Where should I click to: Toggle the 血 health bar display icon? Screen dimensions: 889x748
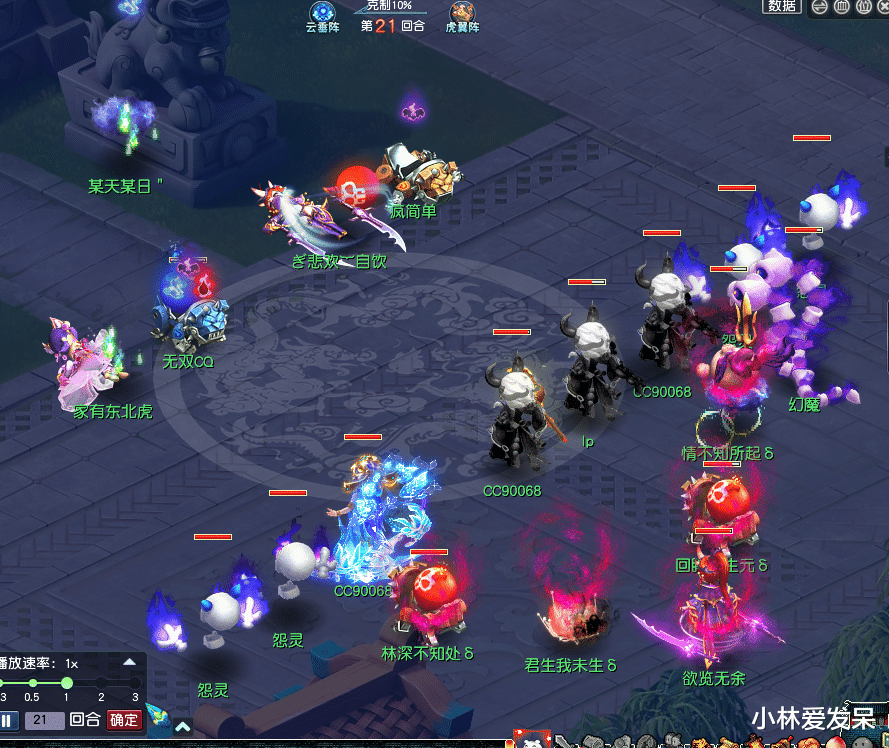click(x=841, y=7)
